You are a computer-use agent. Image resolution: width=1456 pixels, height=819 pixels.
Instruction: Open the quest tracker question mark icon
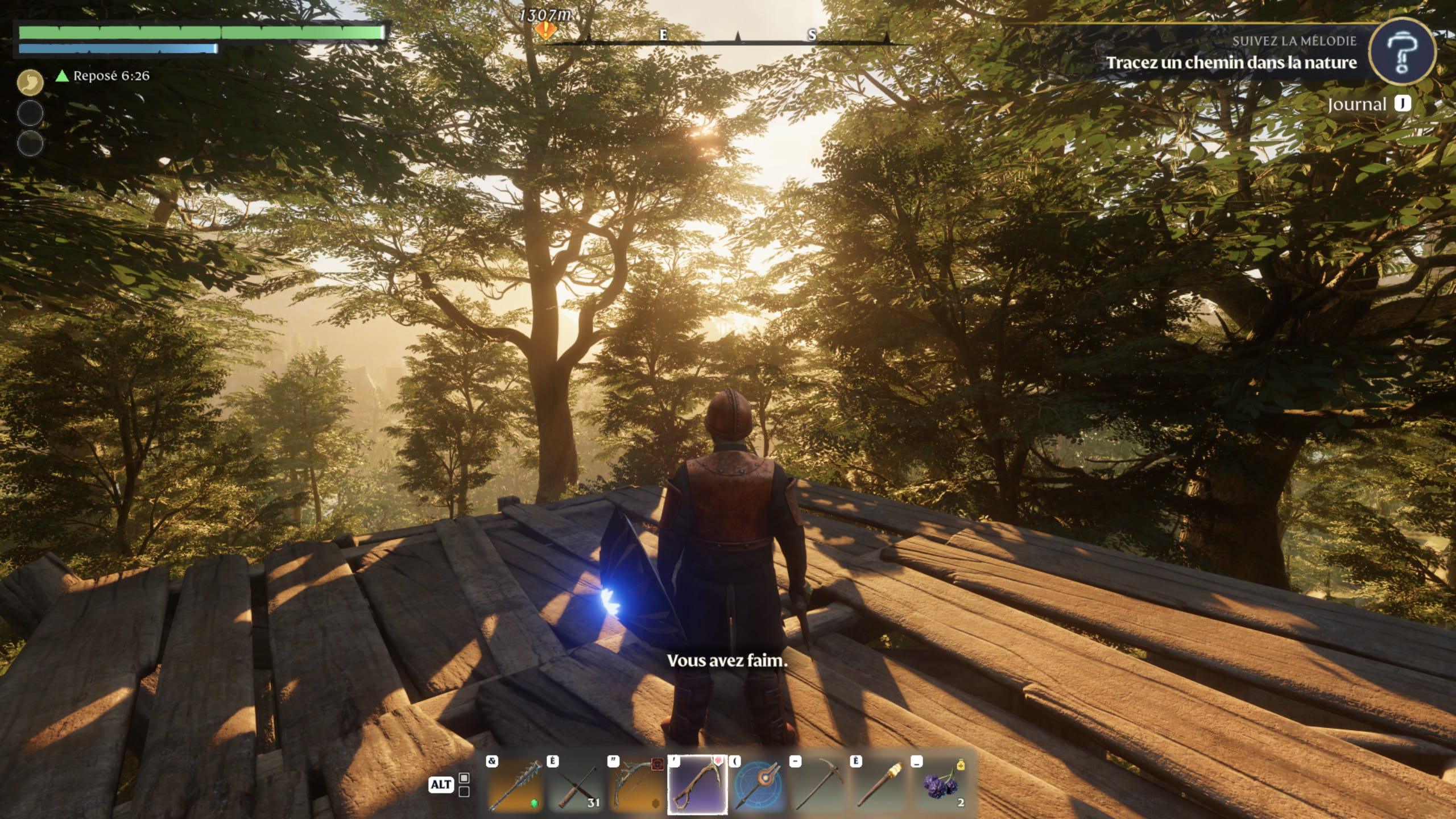[x=1402, y=52]
